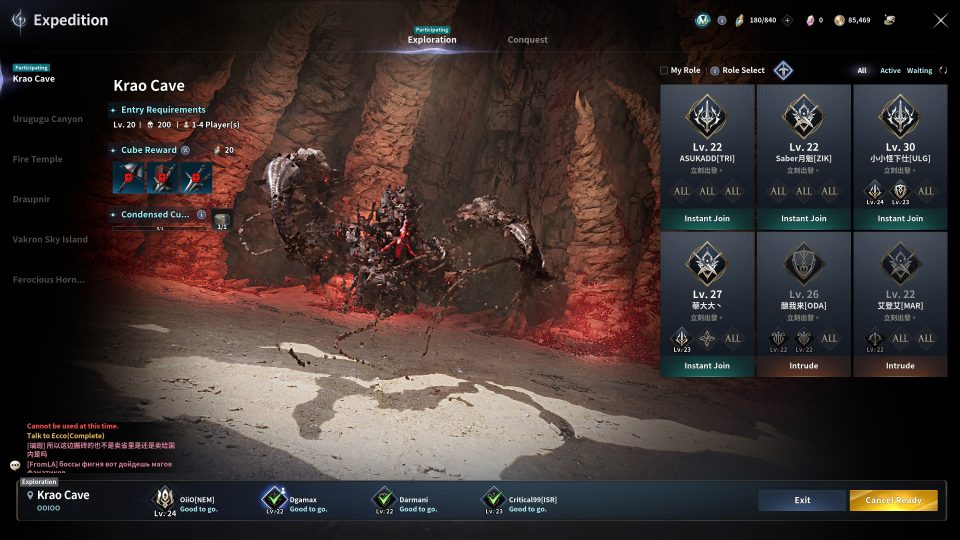This screenshot has width=960, height=540.
Task: Open the chat bubble icon
Action: pyautogui.click(x=15, y=465)
